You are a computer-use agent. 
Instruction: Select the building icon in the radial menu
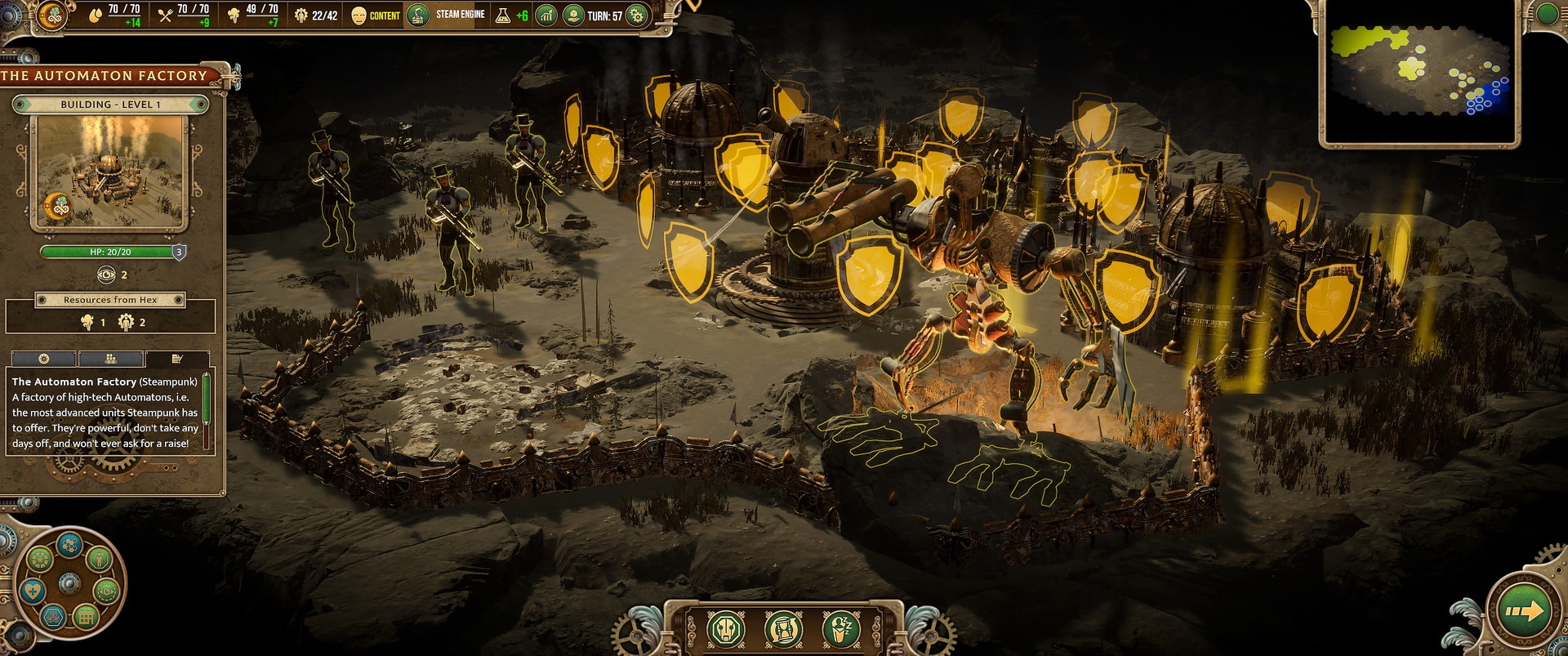coord(86,616)
